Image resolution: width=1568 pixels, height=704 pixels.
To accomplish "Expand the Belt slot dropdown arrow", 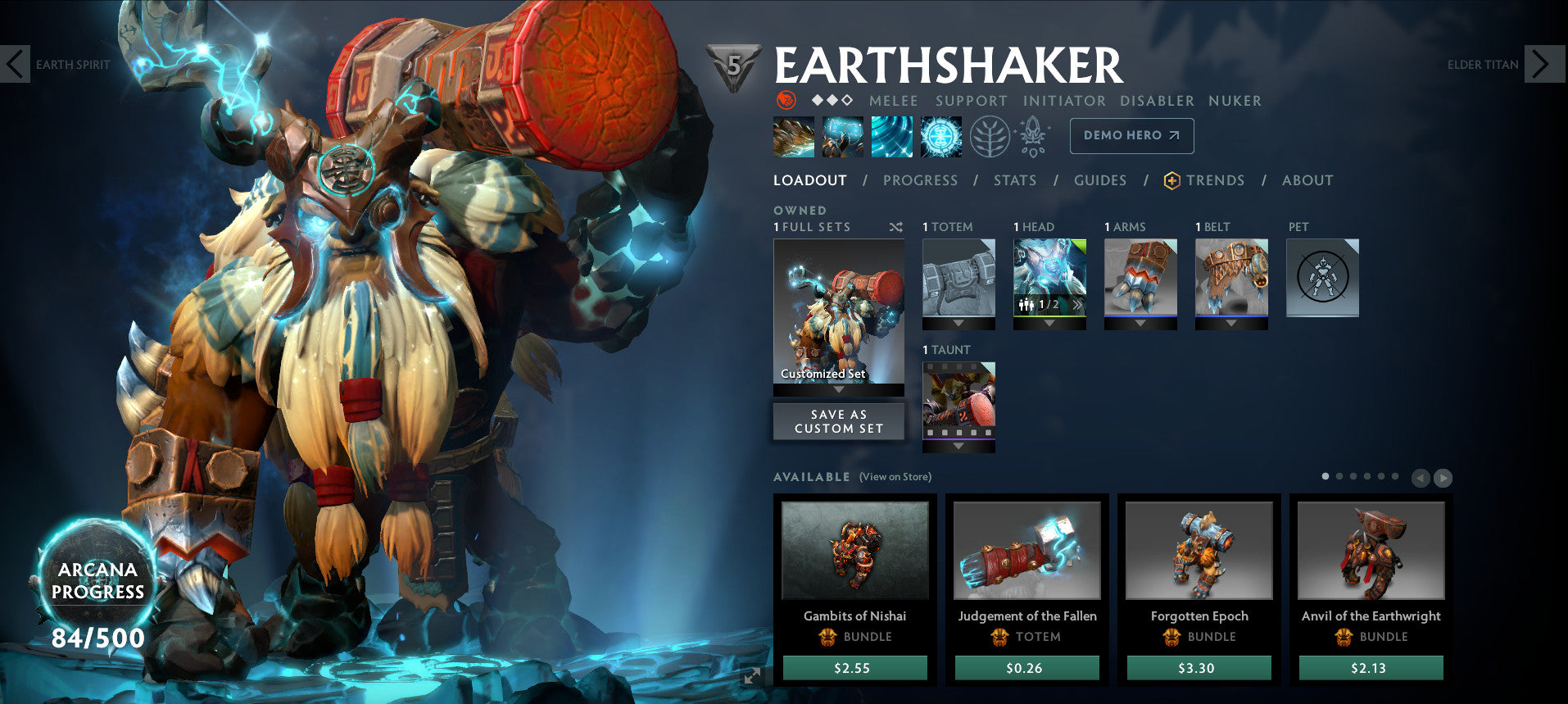I will point(1231,324).
